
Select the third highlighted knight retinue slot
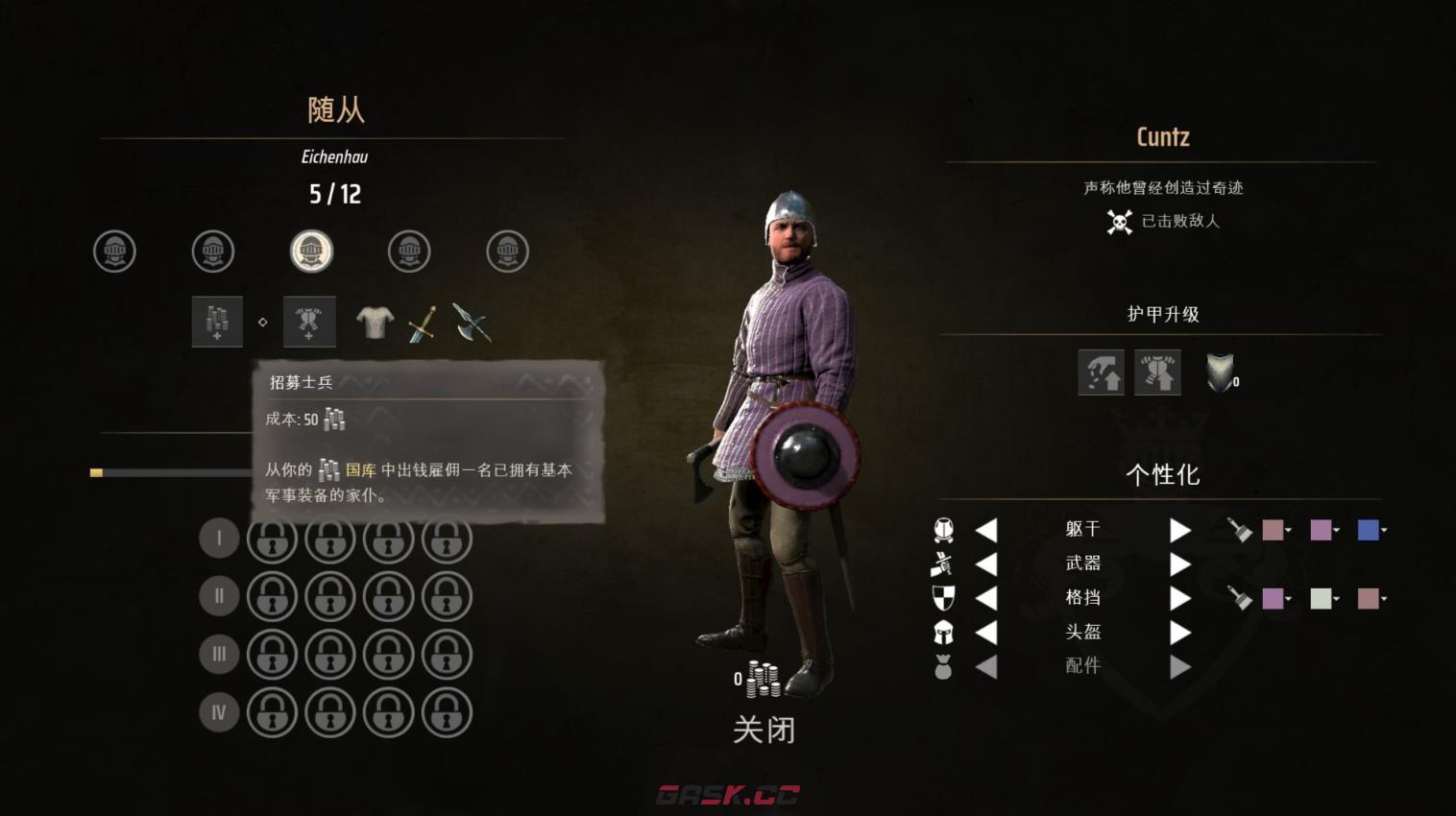pyautogui.click(x=312, y=252)
